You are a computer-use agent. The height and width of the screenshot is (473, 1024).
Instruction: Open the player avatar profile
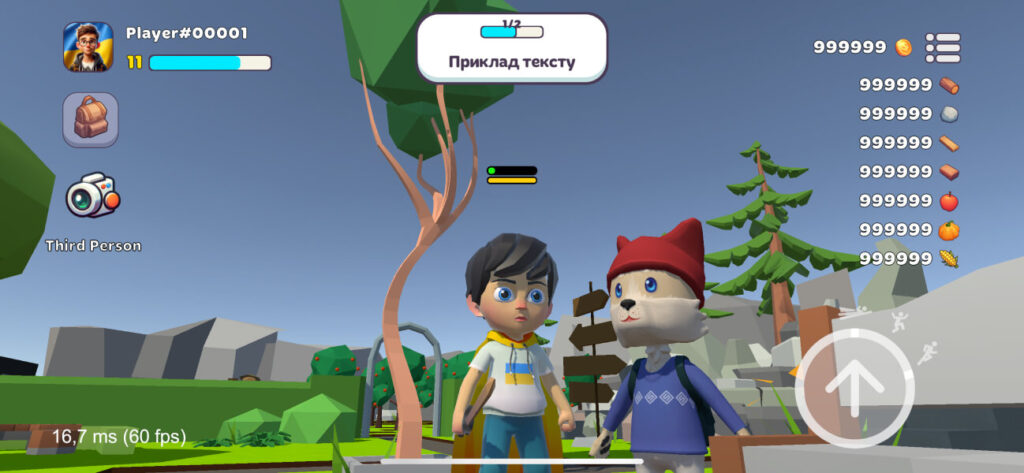[x=87, y=47]
